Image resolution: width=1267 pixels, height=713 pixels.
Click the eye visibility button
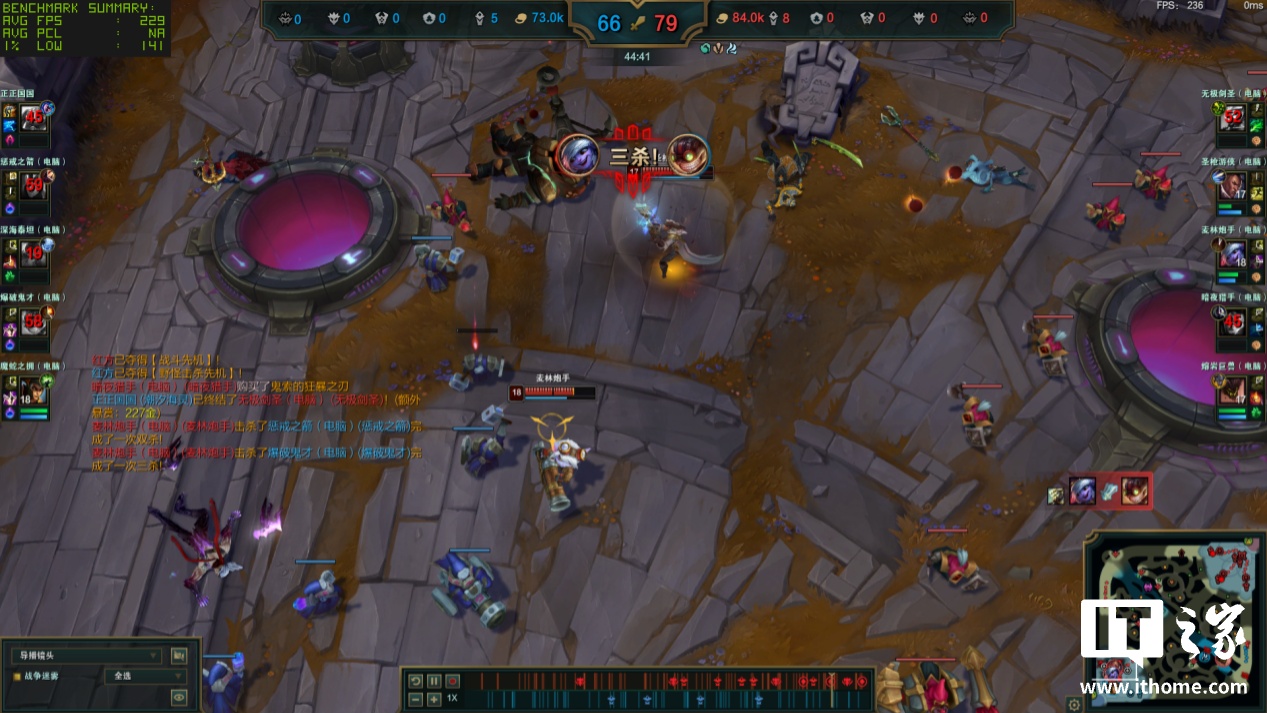(179, 697)
